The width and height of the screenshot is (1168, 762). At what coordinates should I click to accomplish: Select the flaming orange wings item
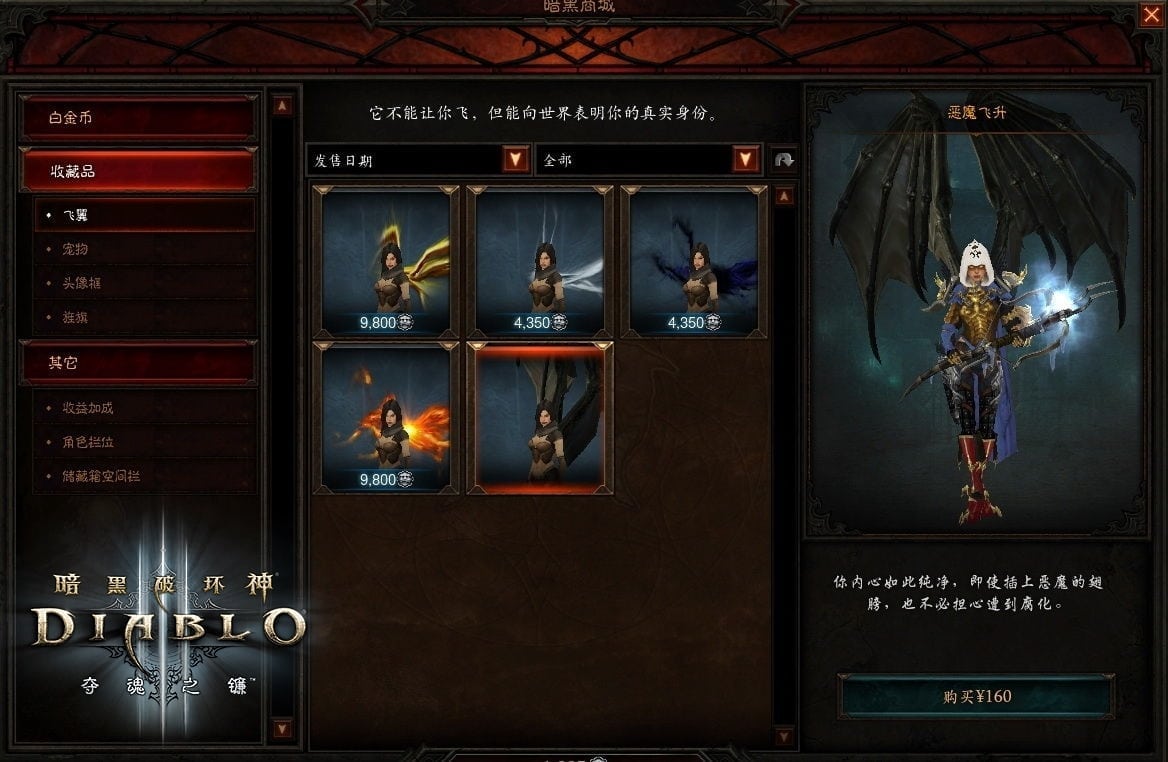(x=386, y=417)
